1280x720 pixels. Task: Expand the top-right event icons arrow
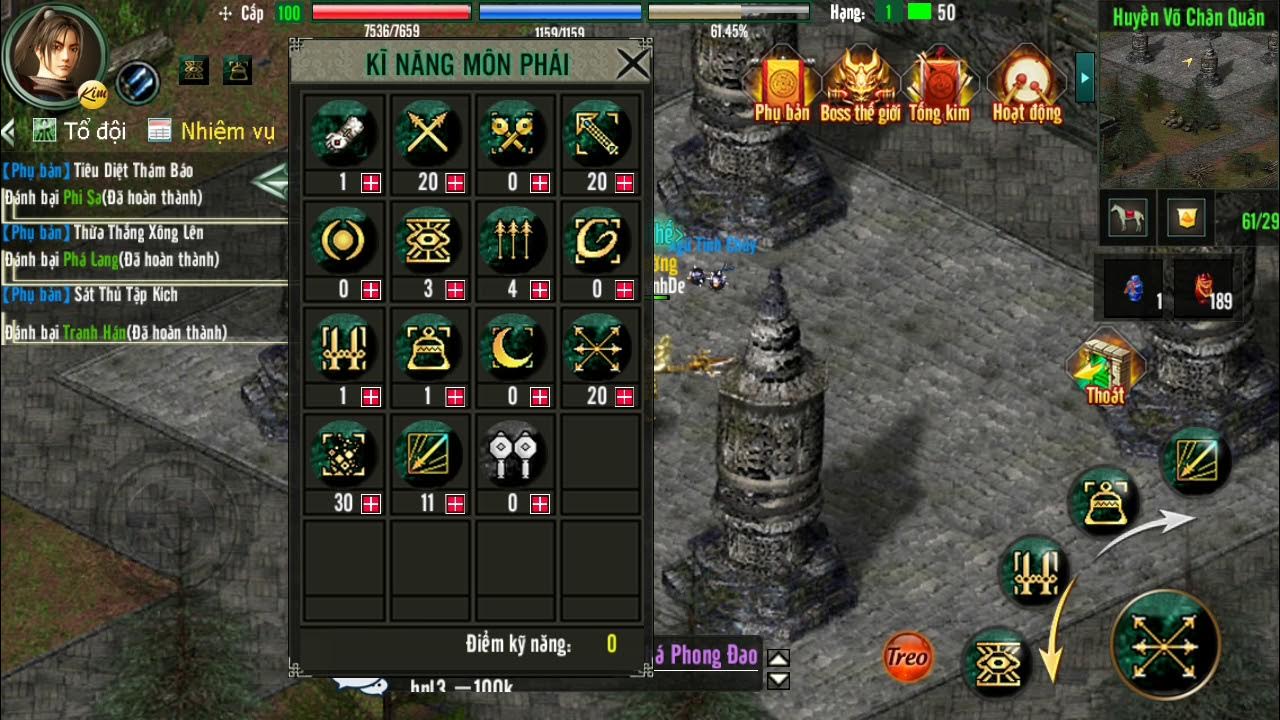point(1085,76)
